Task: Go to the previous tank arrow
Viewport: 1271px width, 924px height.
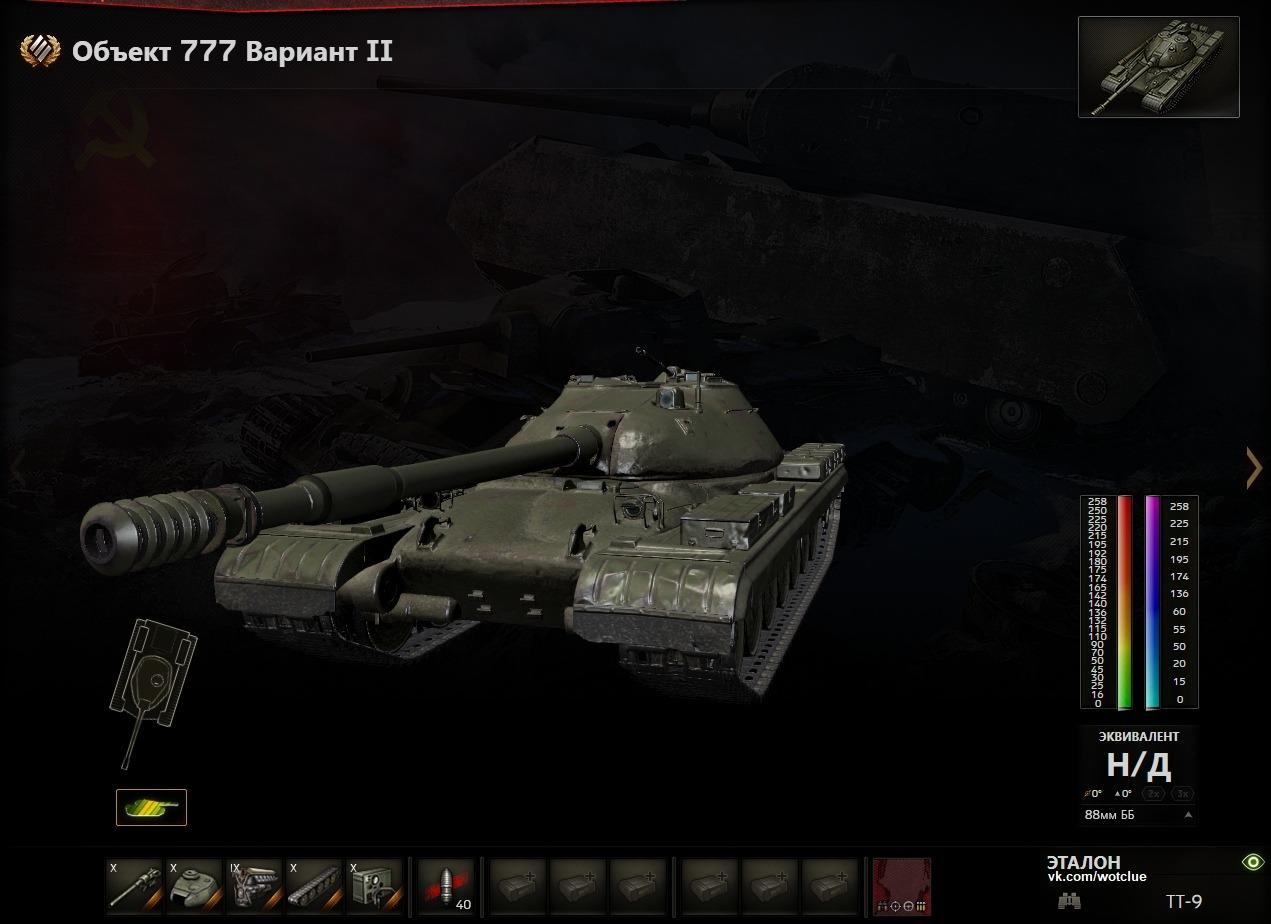Action: [17, 468]
